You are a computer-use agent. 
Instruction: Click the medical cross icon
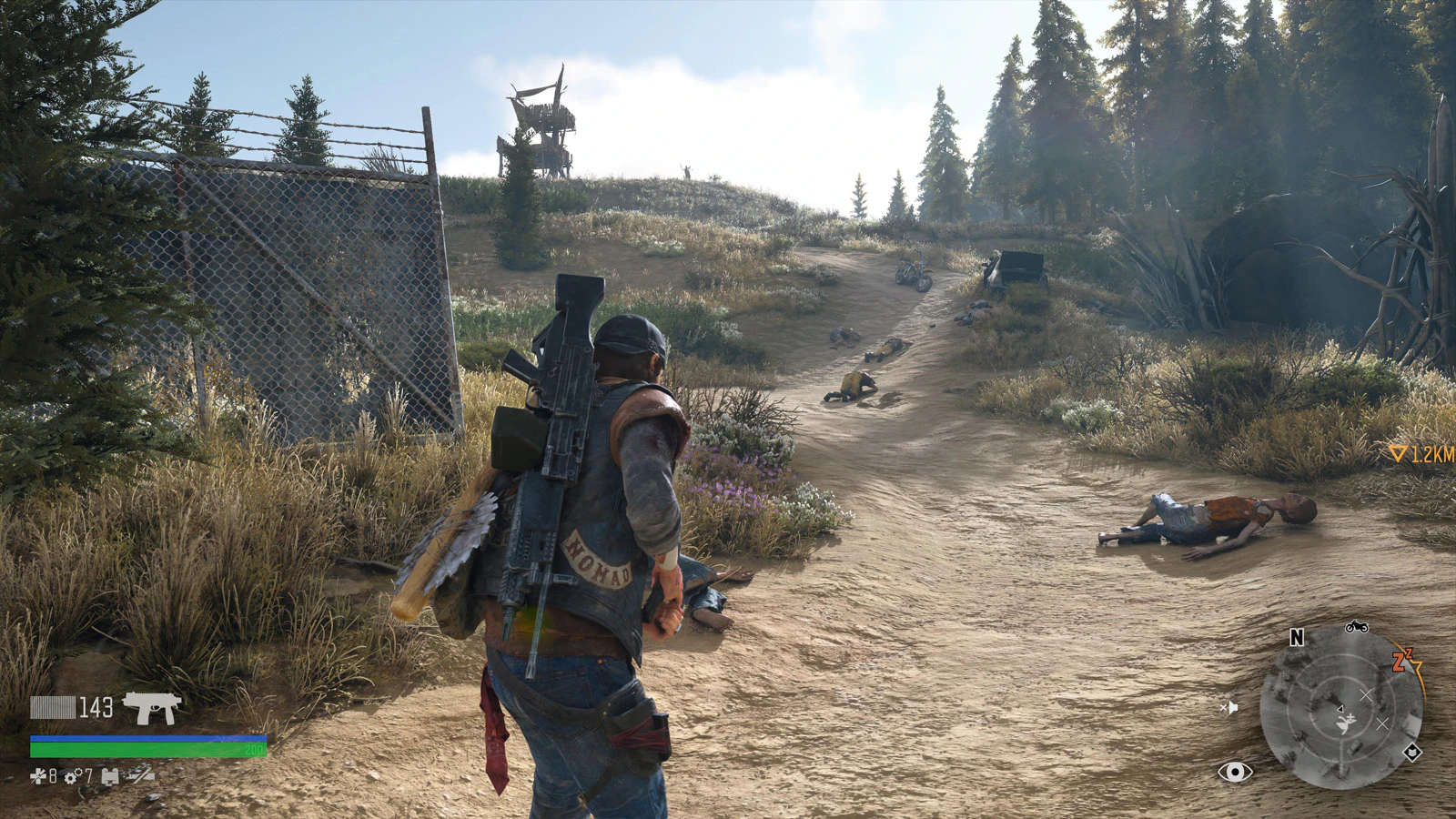38,776
